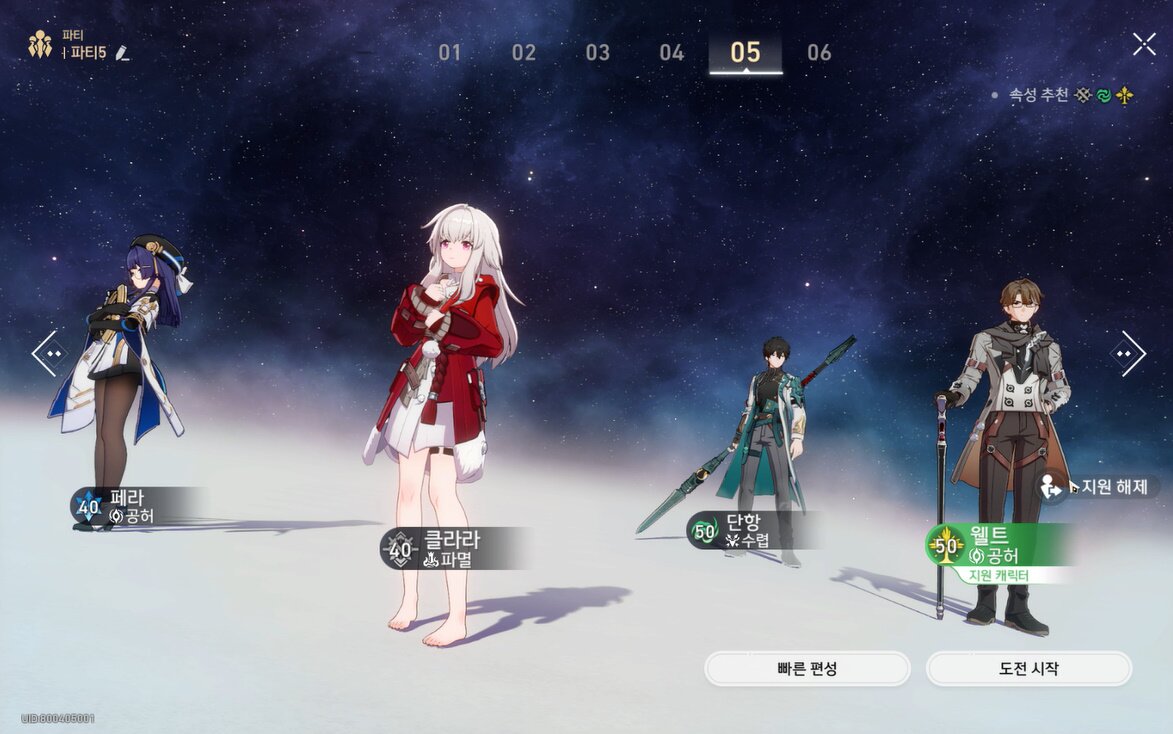Viewport: 1173px width, 734px height.
Task: Pick the 단항 character slot label
Action: click(748, 531)
